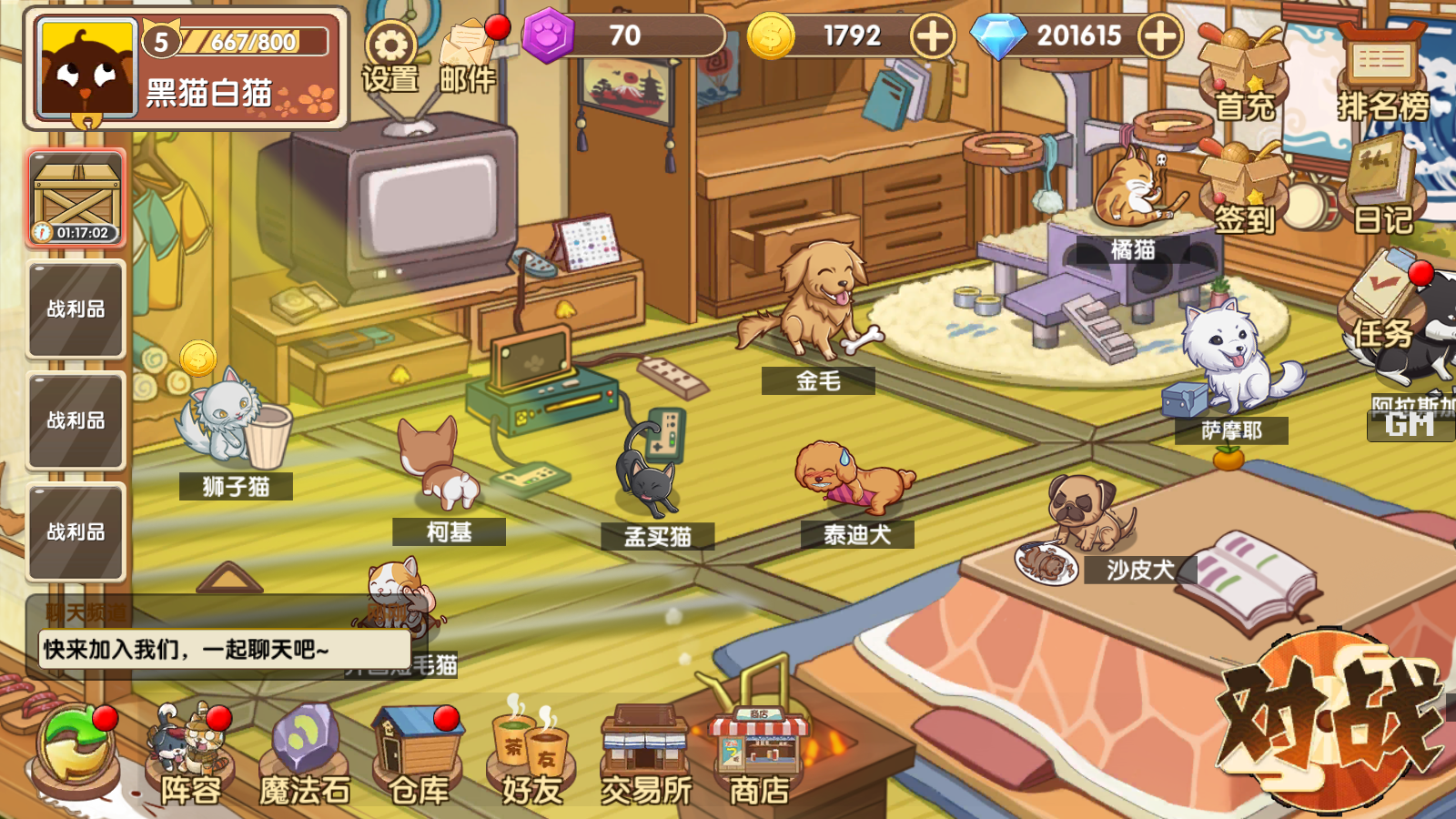Open the 签到 daily check-in

tap(1243, 189)
